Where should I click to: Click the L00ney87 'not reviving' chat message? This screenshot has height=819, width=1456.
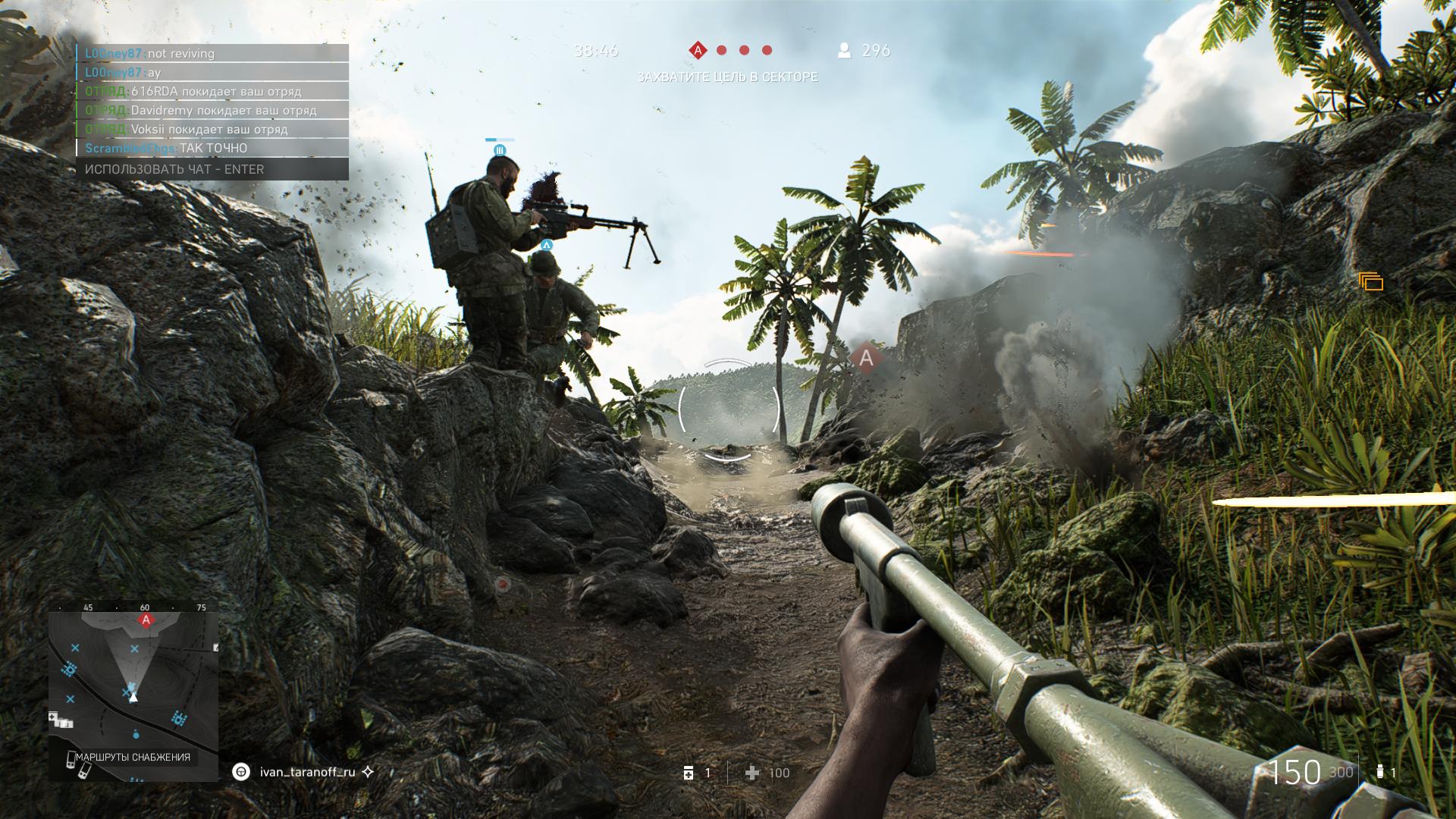coord(212,53)
